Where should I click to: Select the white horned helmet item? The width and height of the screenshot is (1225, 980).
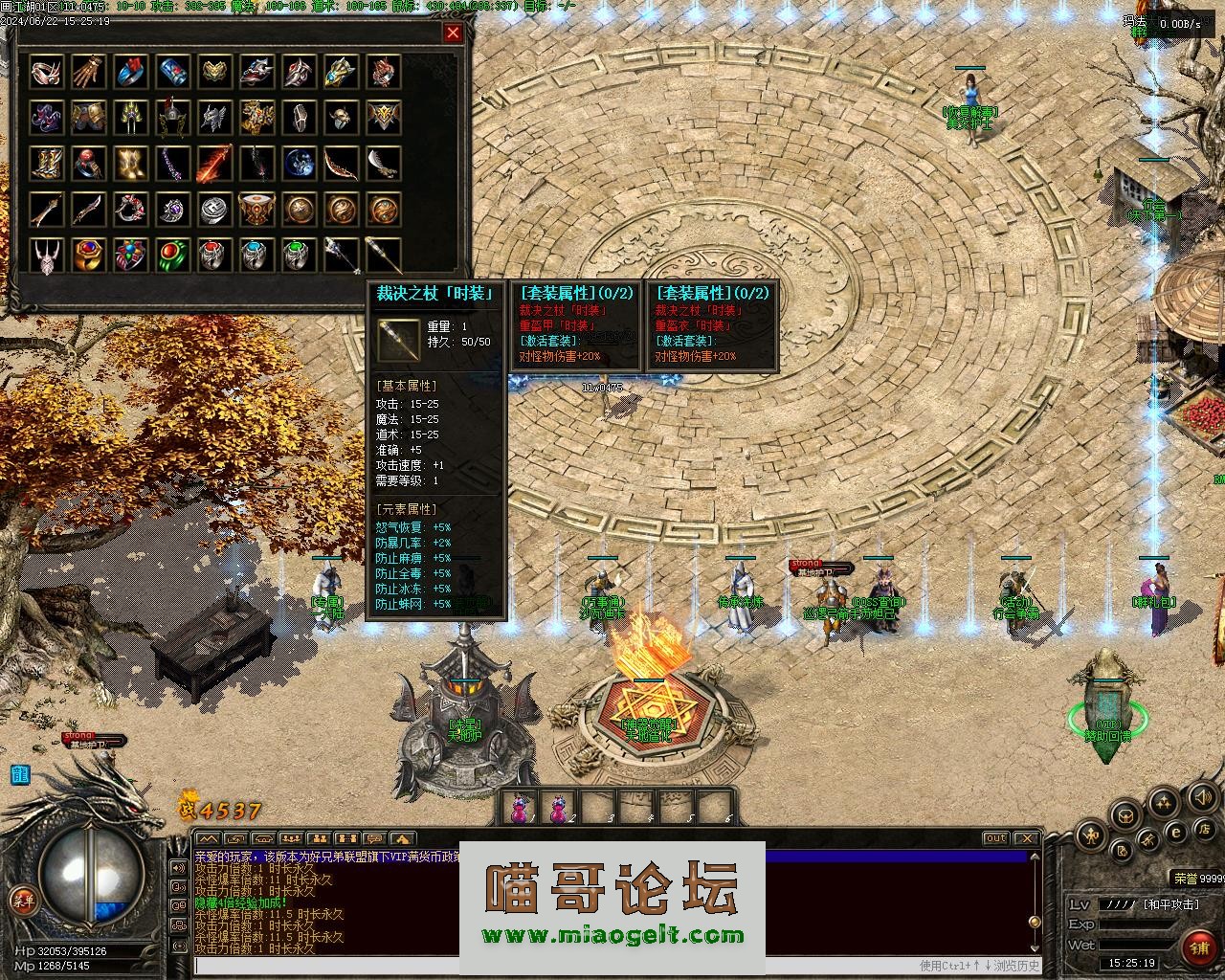click(46, 256)
